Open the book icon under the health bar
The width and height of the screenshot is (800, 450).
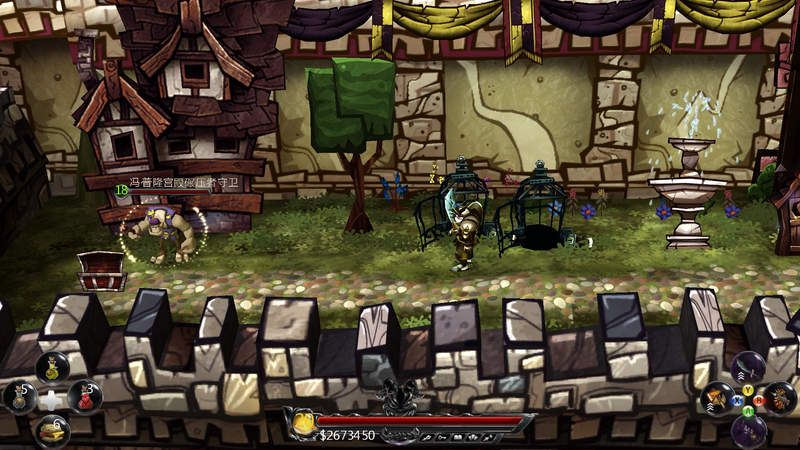459,437
